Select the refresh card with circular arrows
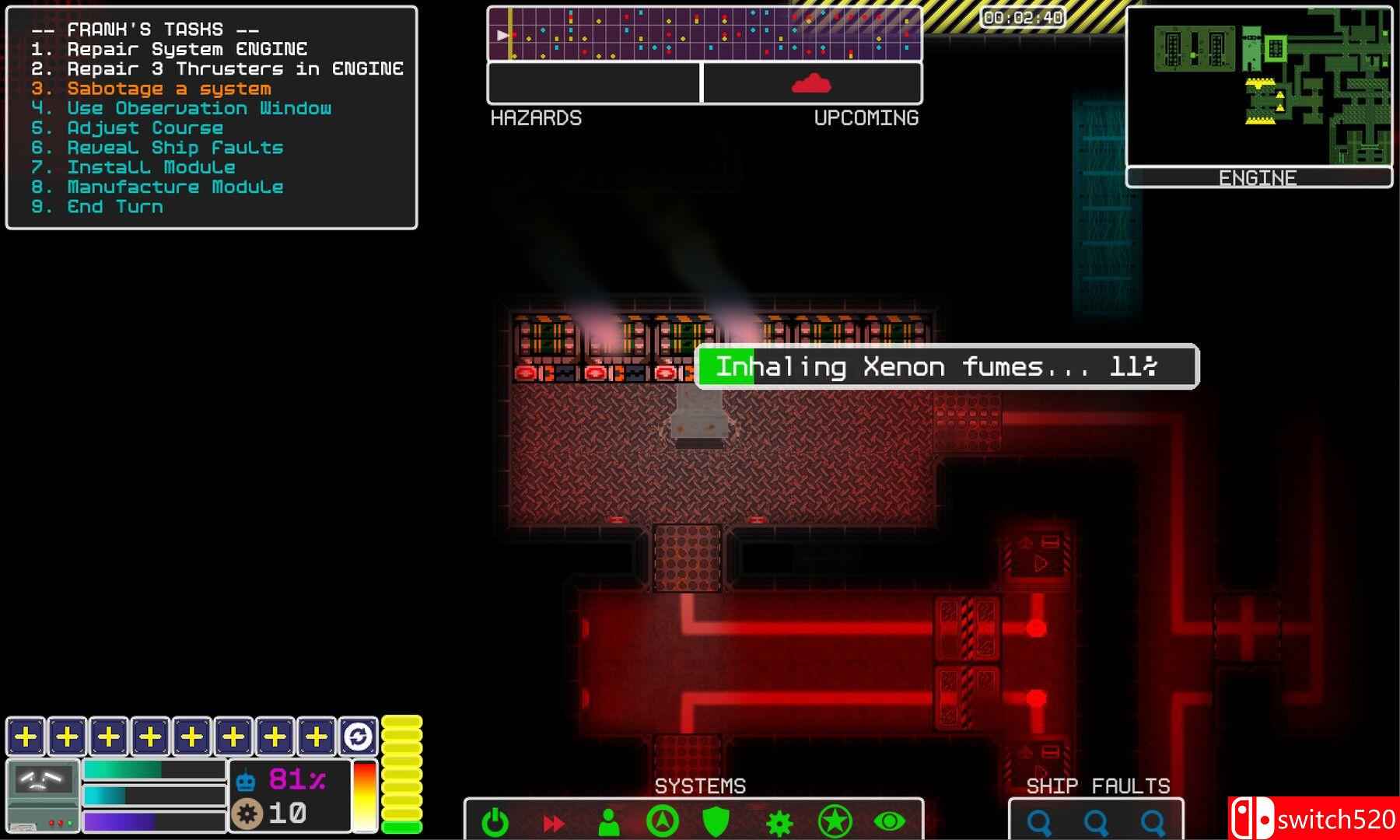 pos(357,733)
